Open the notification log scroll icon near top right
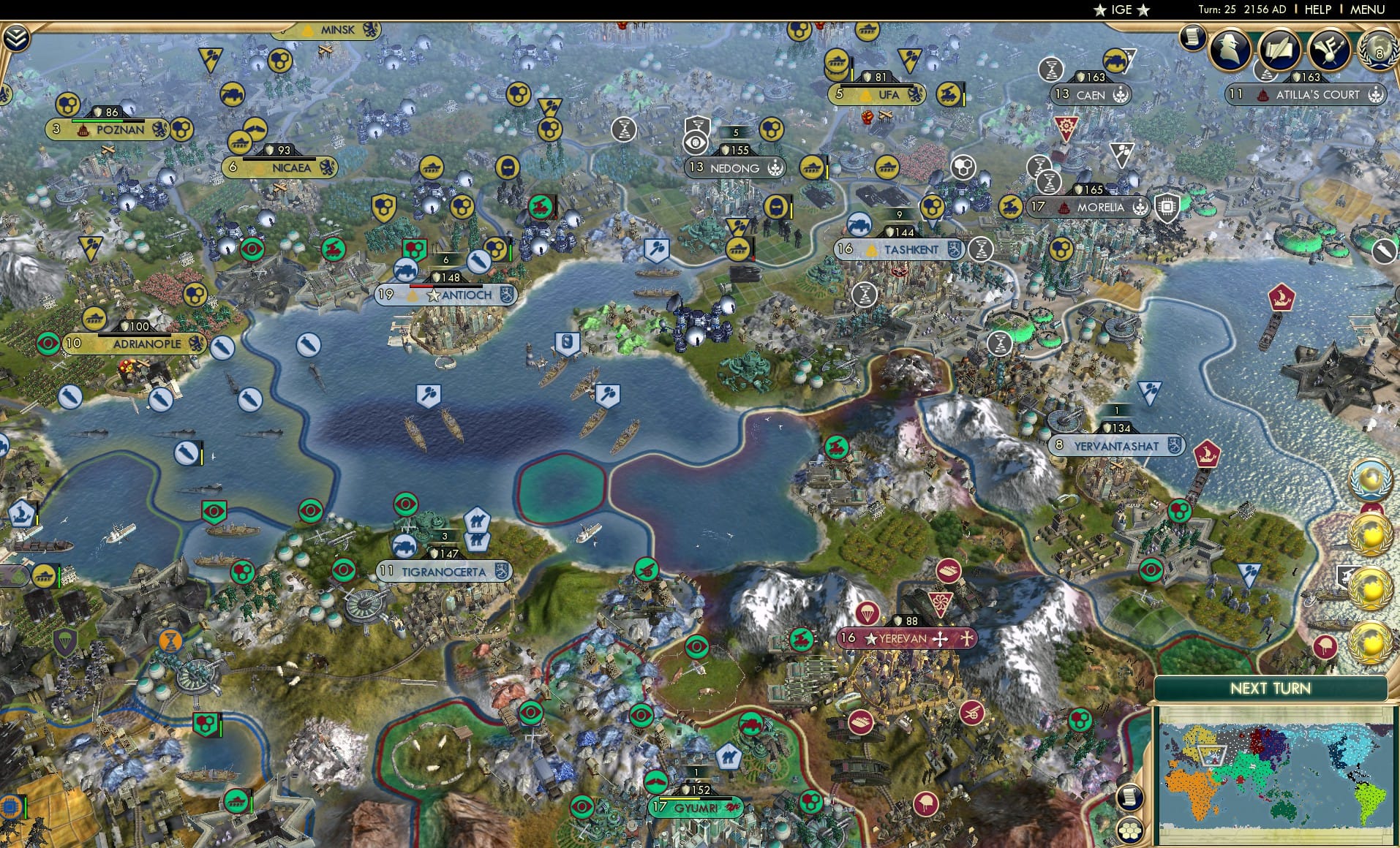The width and height of the screenshot is (1400, 848). click(1192, 38)
